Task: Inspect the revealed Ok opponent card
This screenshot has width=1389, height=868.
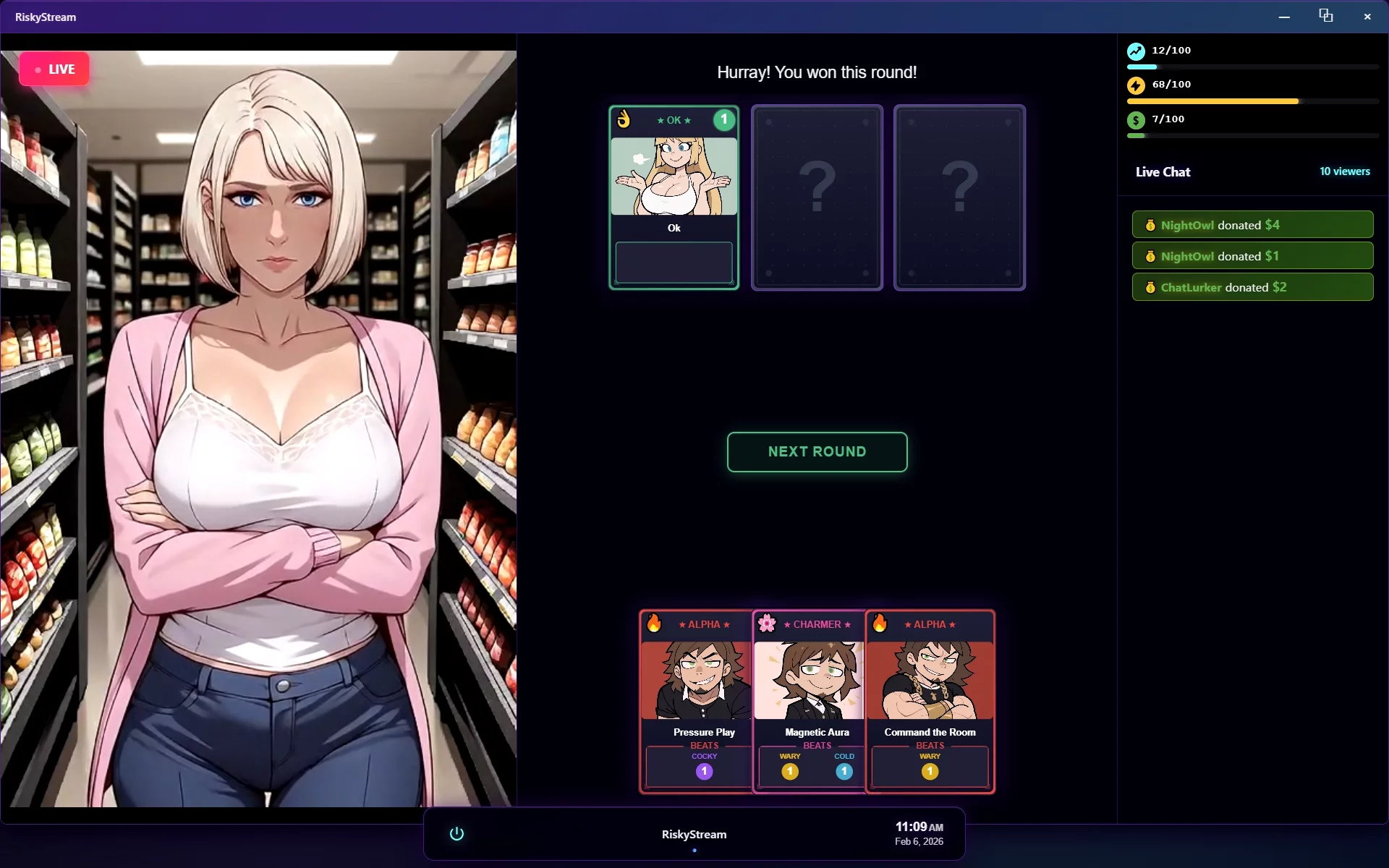Action: coord(674,197)
